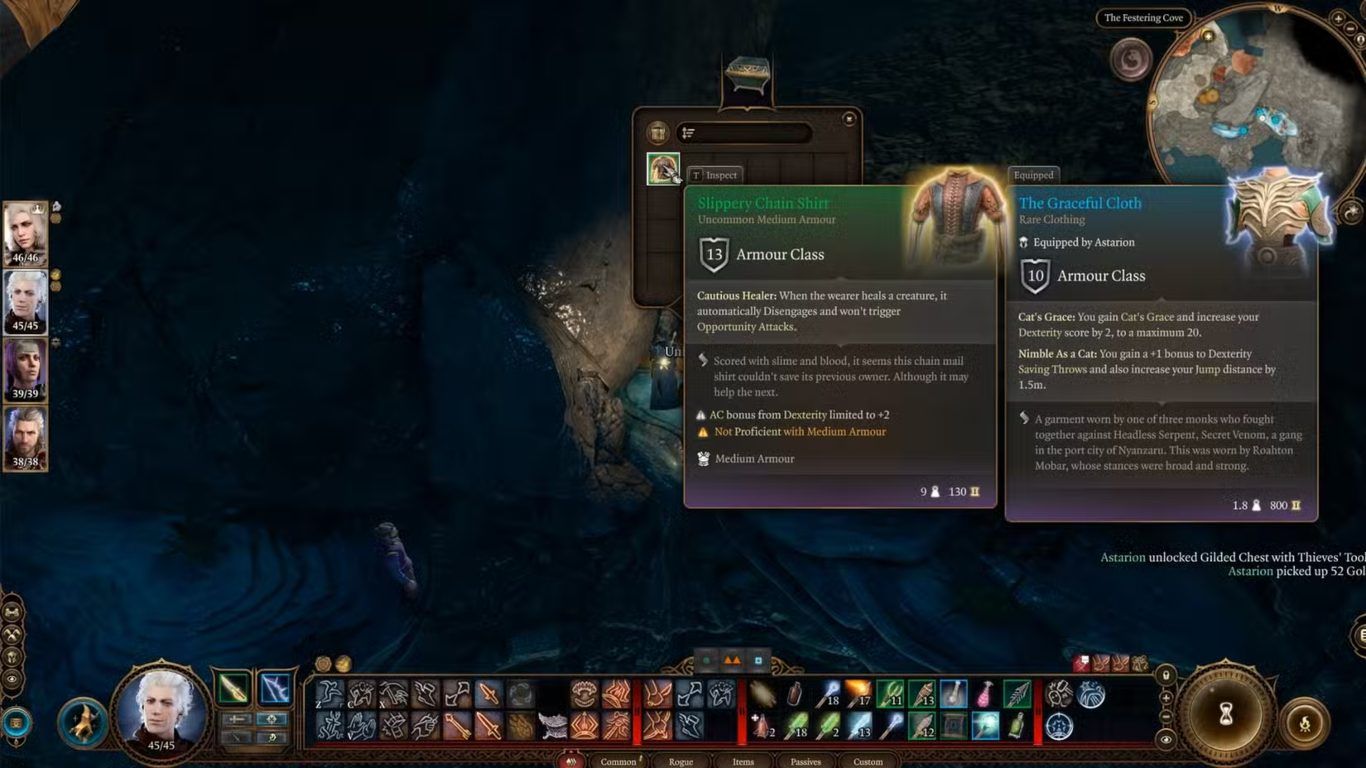Open the campfire rest menu
This screenshot has height=768, width=1366.
(1305, 722)
